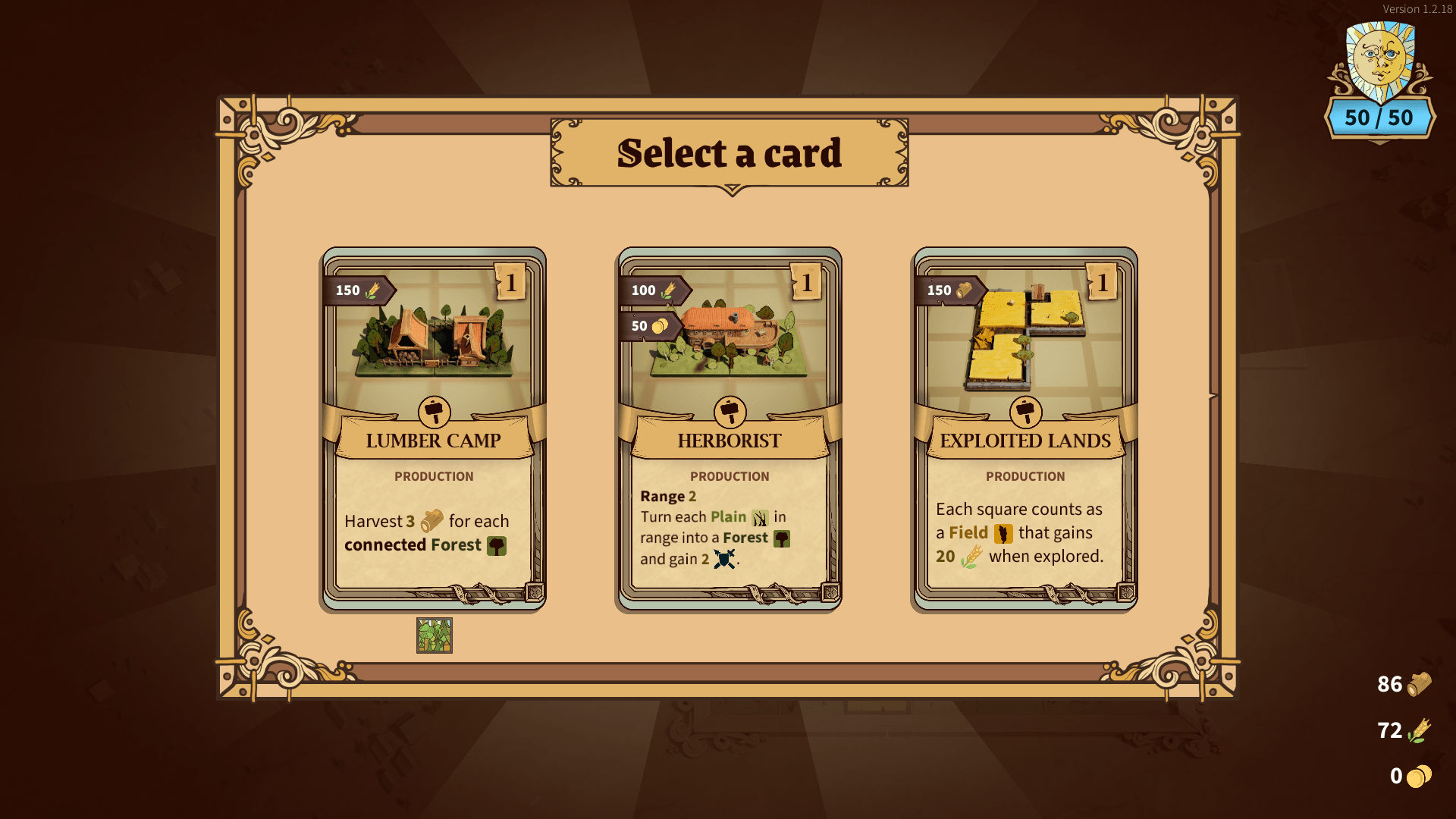
Task: Pick the Exploited Lands card
Action: pos(1025,428)
